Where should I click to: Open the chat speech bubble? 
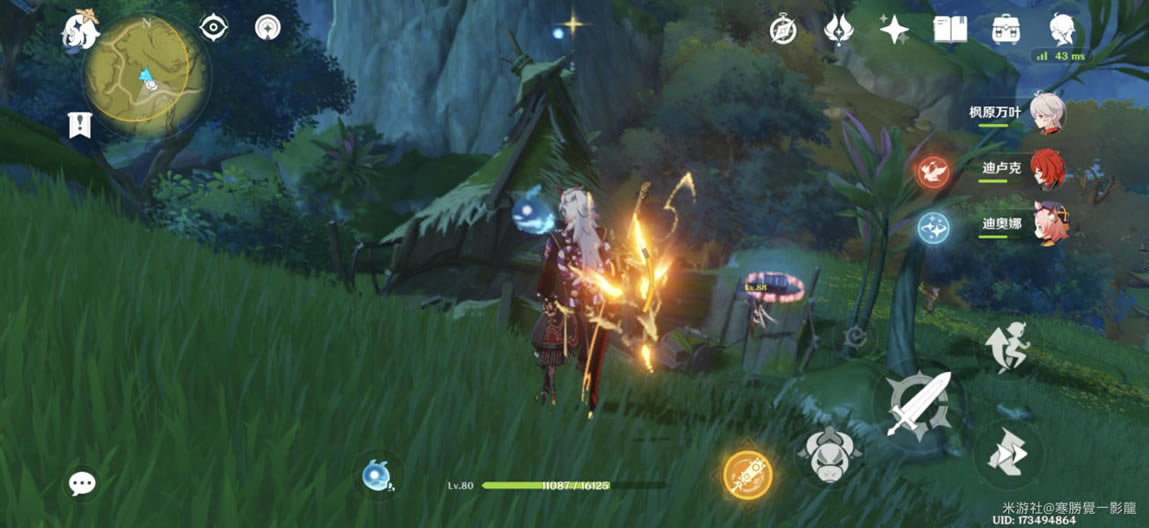tap(82, 484)
